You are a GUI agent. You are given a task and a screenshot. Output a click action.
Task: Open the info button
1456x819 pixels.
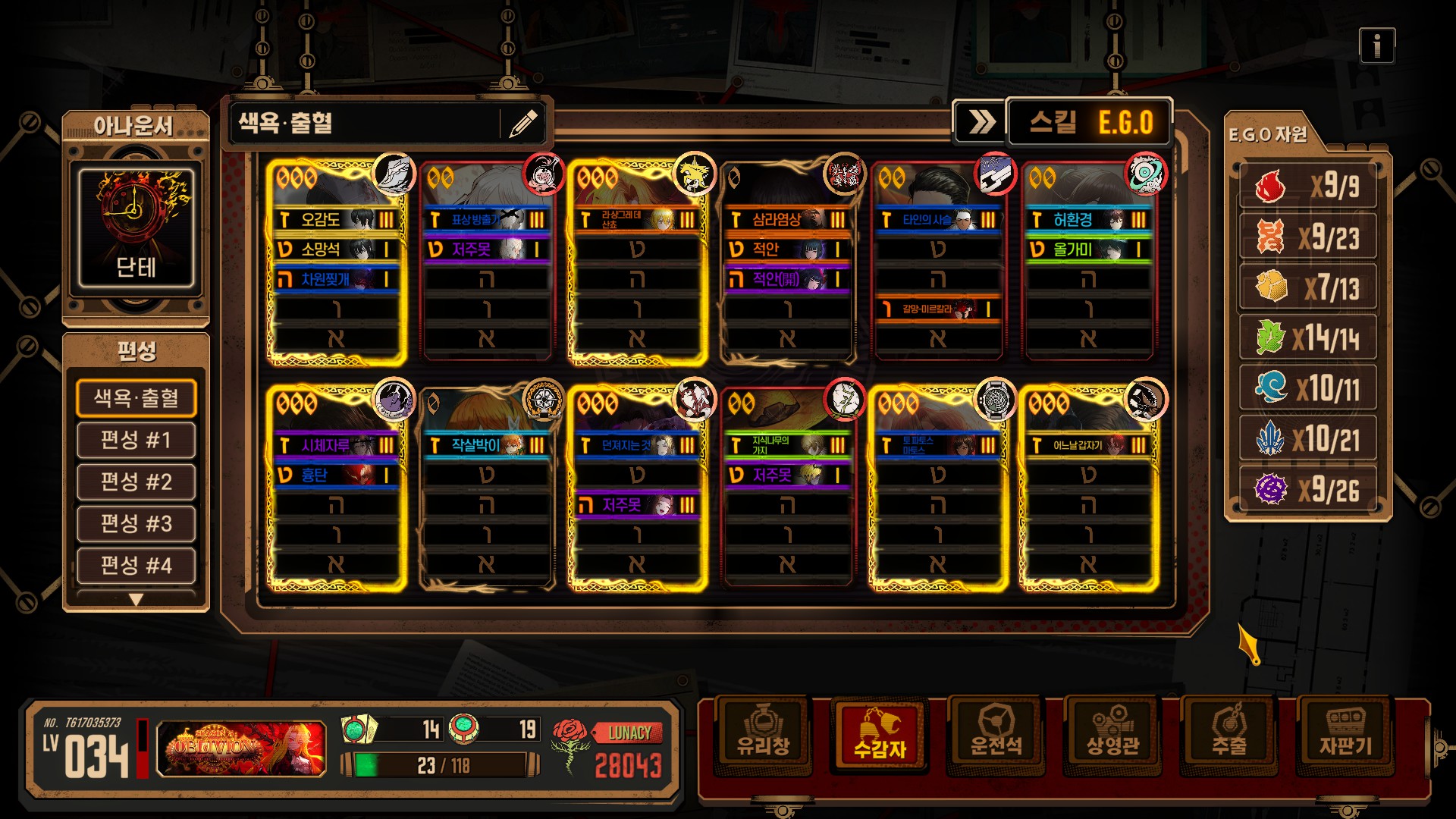click(x=1376, y=46)
